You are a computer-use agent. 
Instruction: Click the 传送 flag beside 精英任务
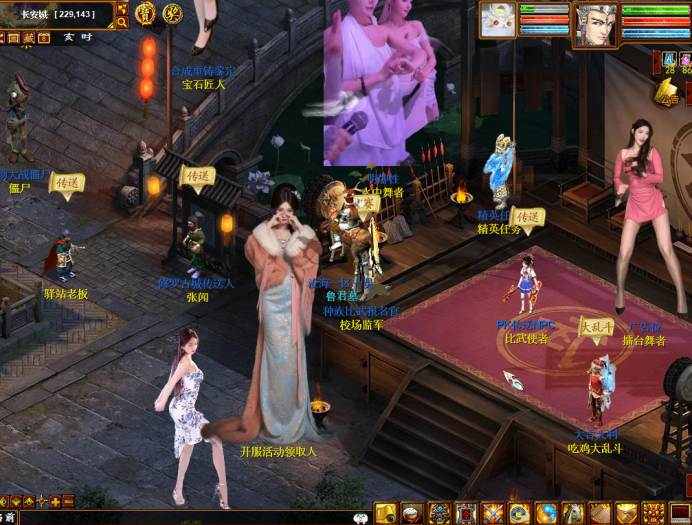(x=527, y=216)
